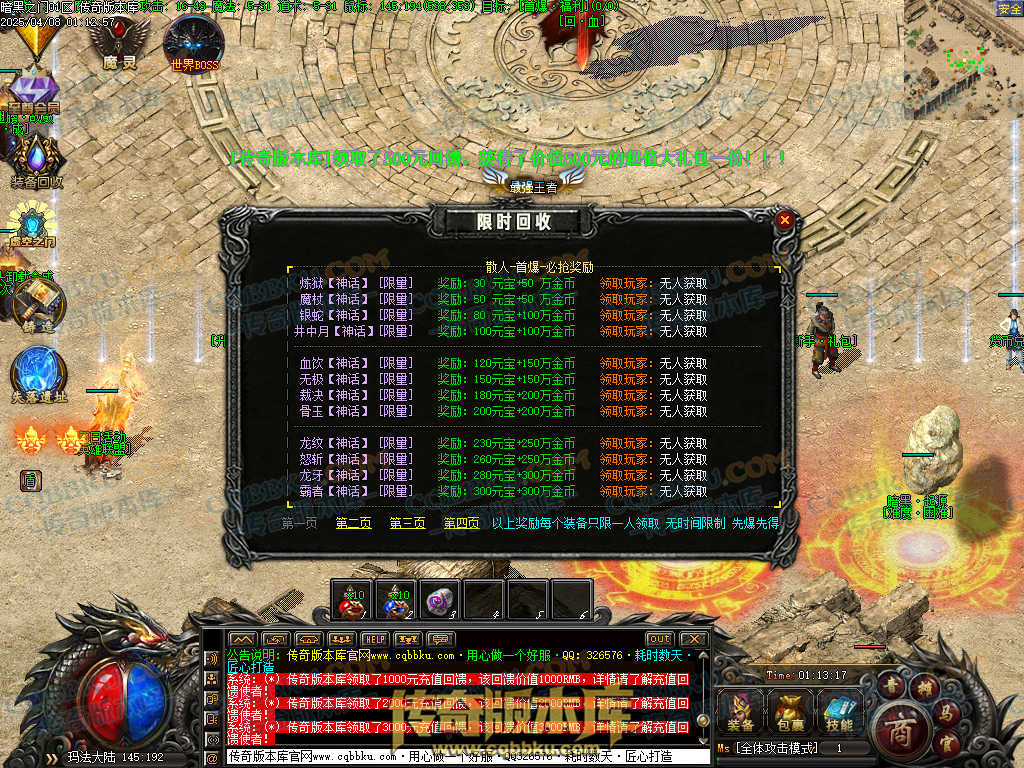Open the 装备回收 icon
Screen dimensions: 1024x768
[37, 160]
